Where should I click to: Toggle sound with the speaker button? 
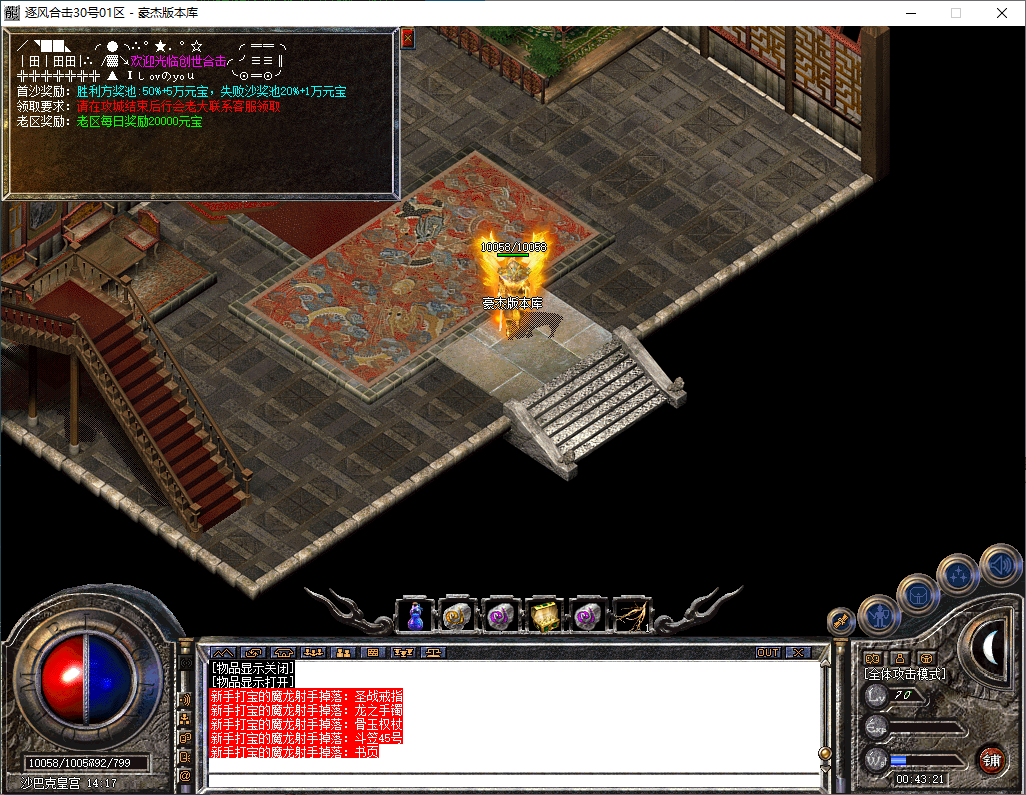(x=999, y=563)
